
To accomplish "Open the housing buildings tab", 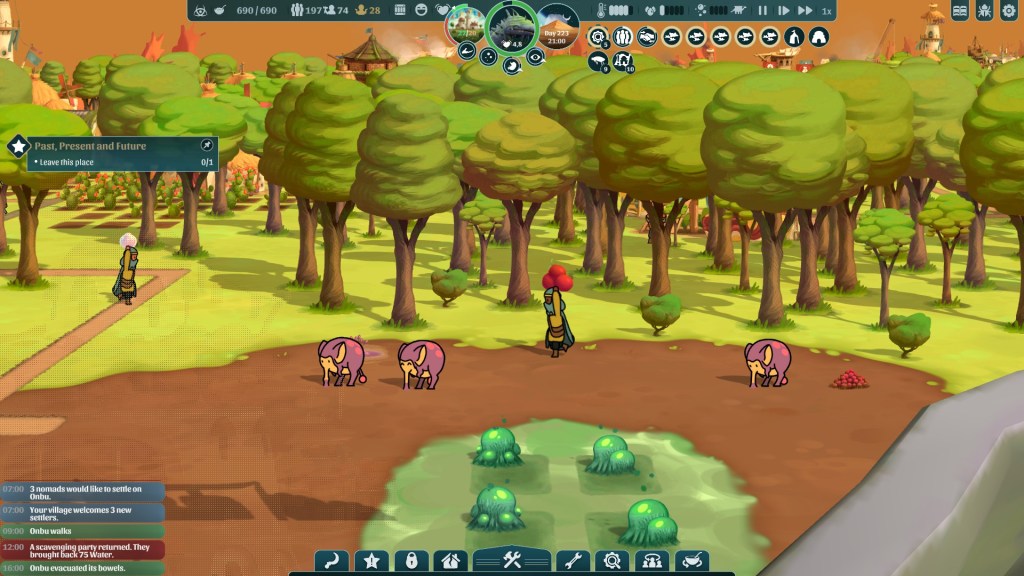I will [x=450, y=561].
